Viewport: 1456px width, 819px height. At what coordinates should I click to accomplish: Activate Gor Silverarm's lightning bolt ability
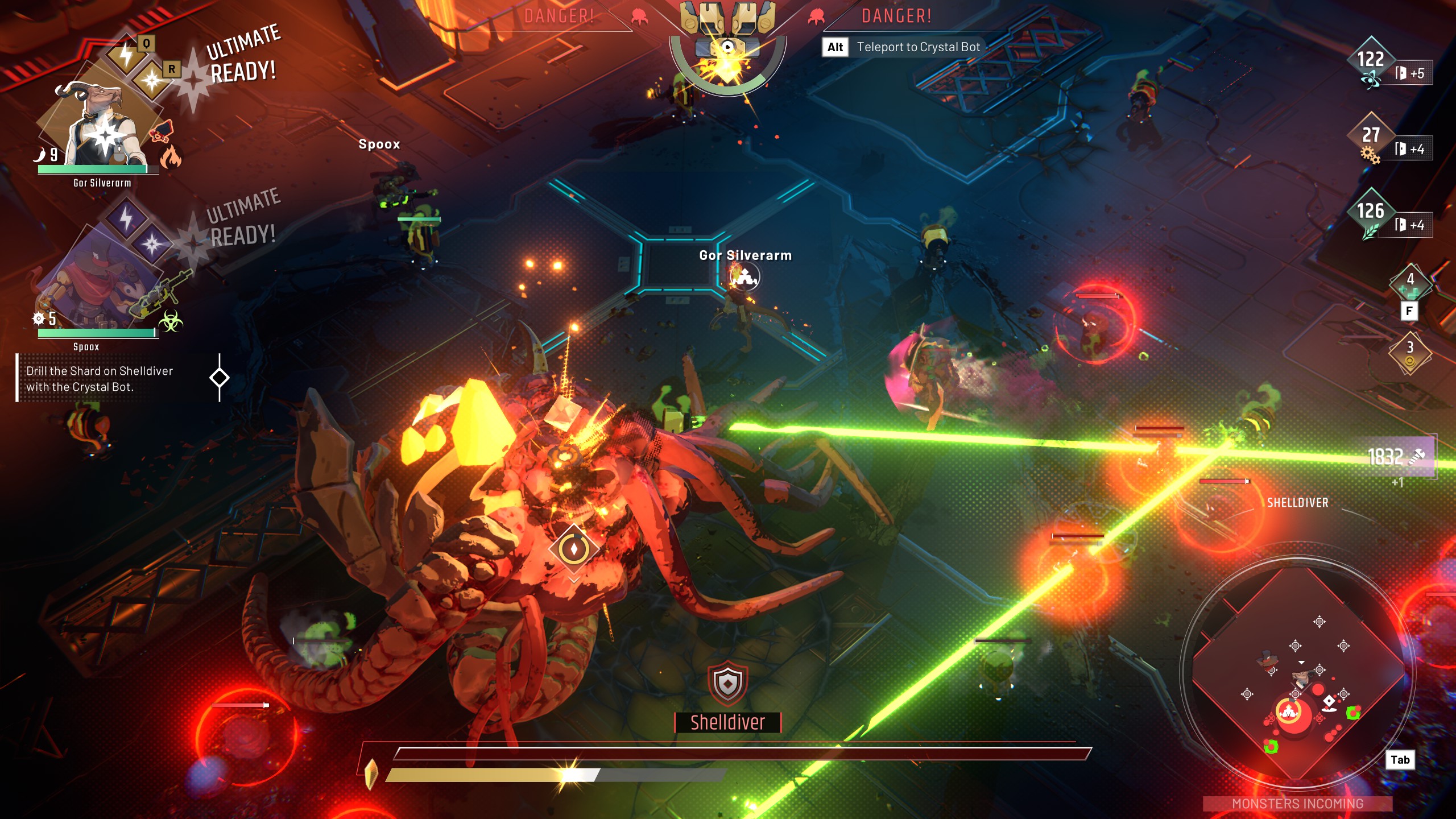[x=126, y=55]
